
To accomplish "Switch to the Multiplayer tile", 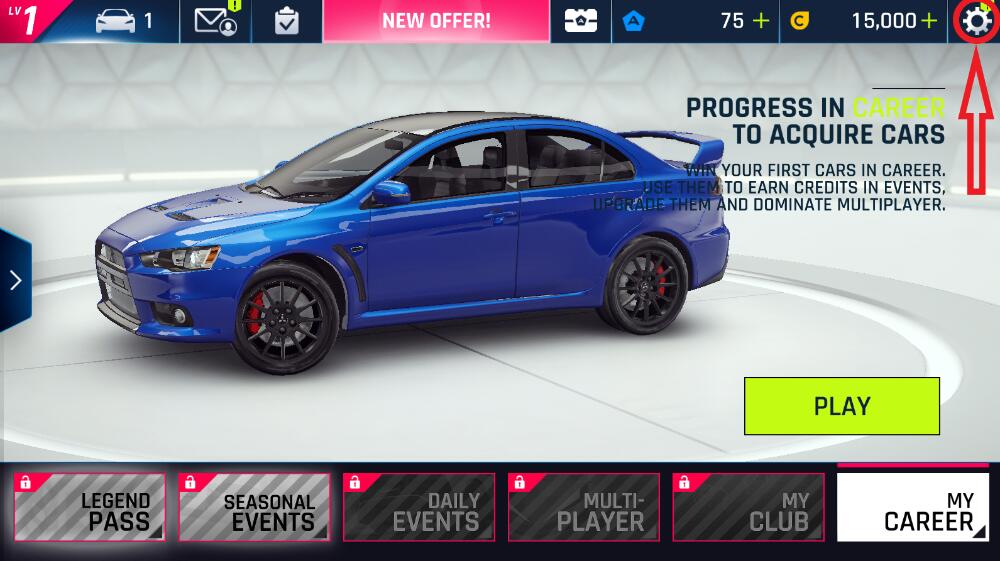I will [583, 507].
